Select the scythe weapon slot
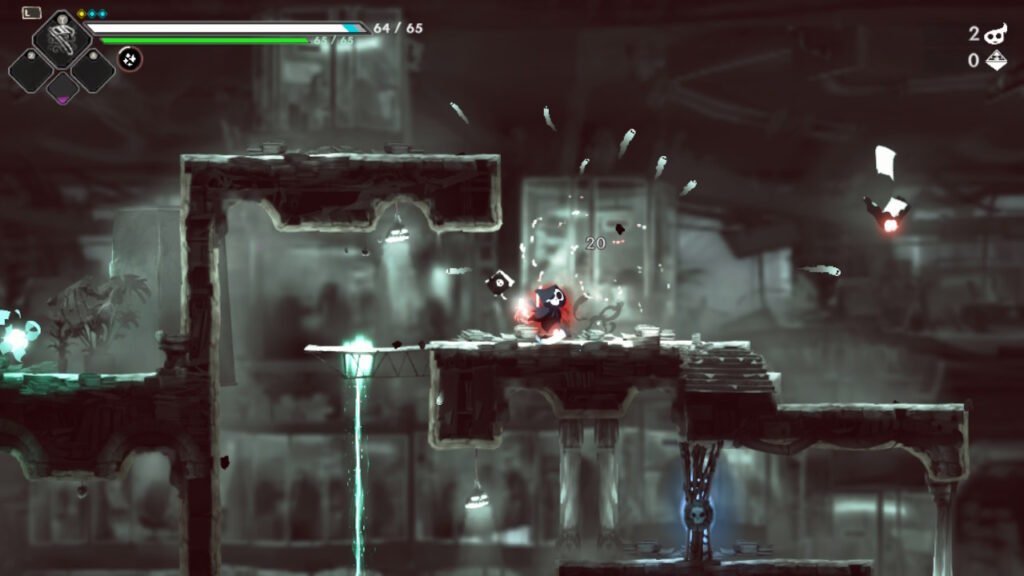 pos(62,37)
